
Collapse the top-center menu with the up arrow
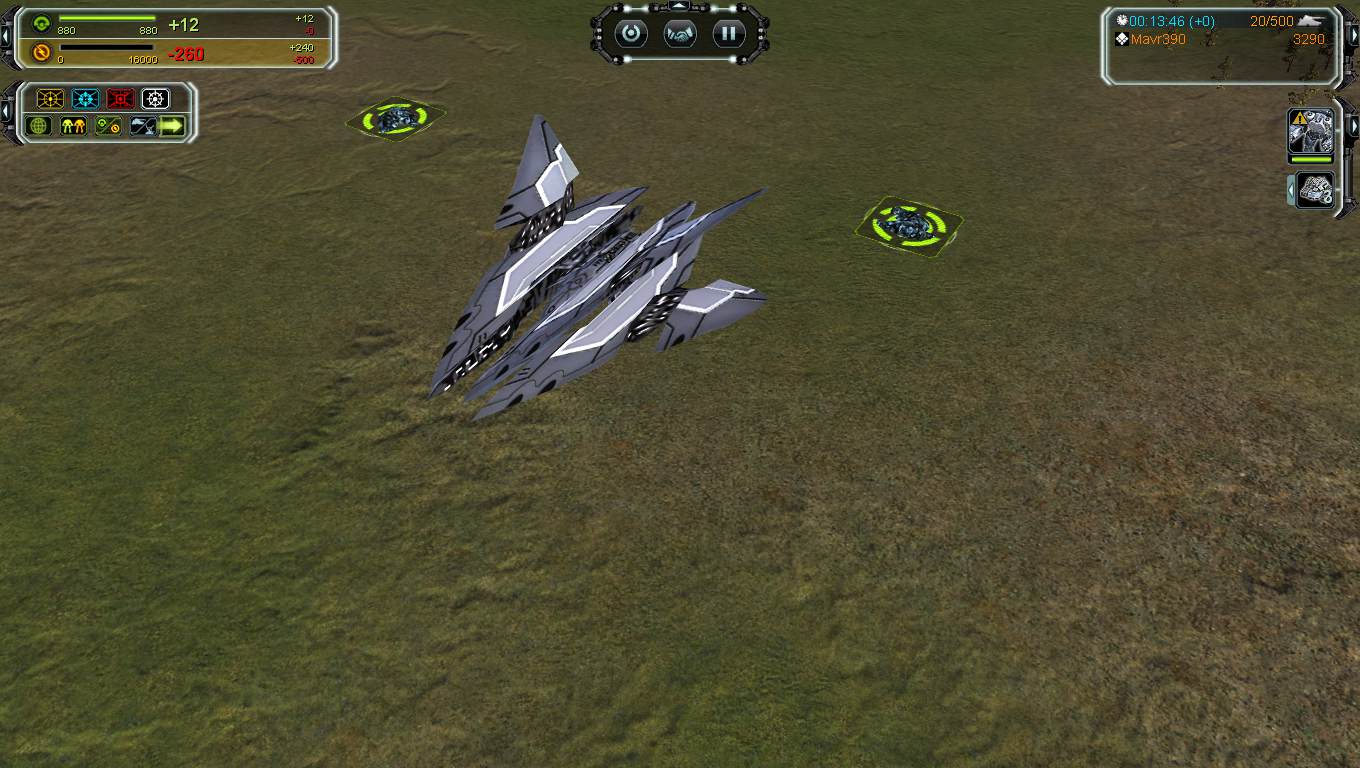[x=680, y=7]
